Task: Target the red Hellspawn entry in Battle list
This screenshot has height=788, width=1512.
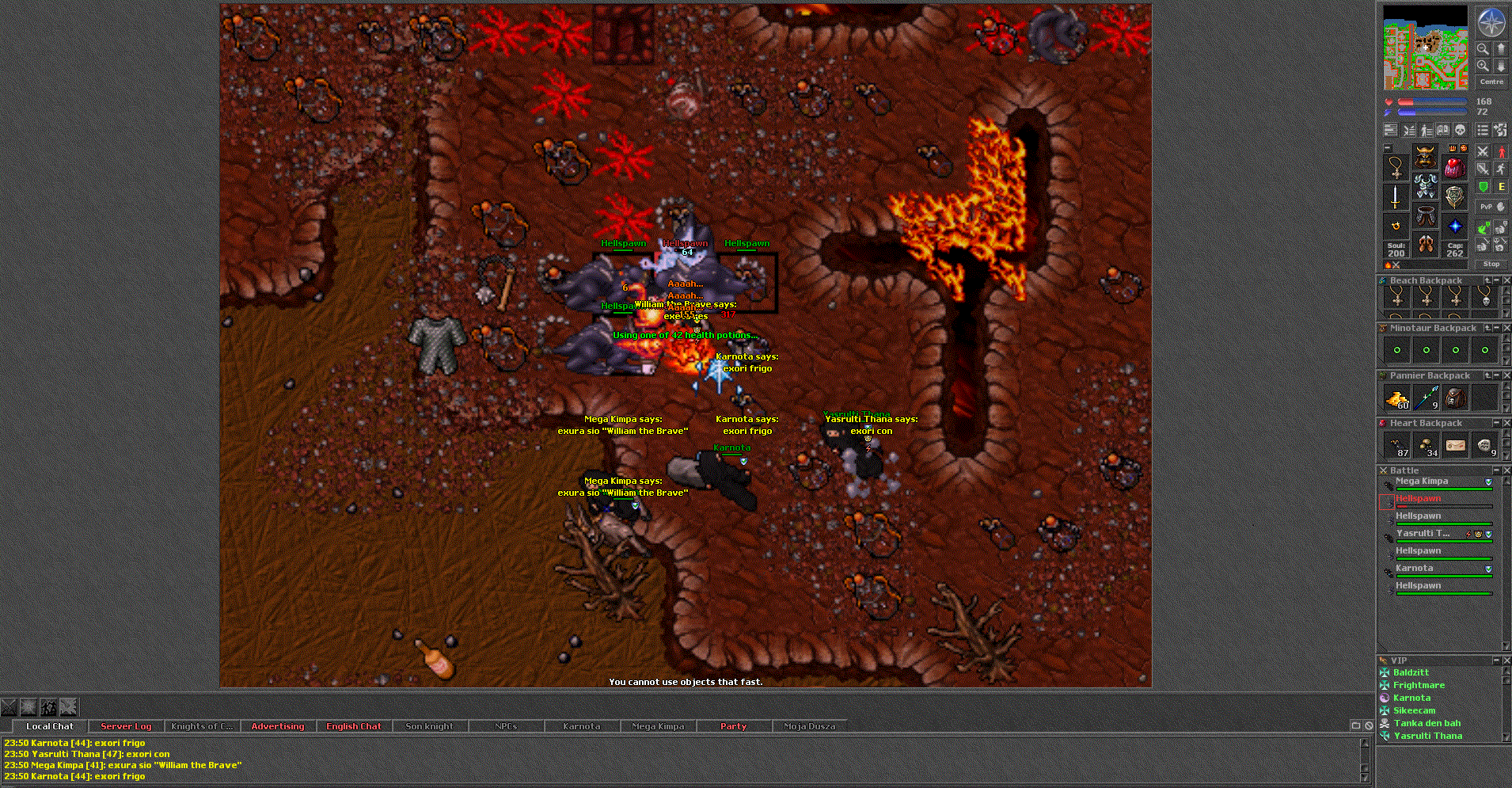Action: pos(1418,499)
